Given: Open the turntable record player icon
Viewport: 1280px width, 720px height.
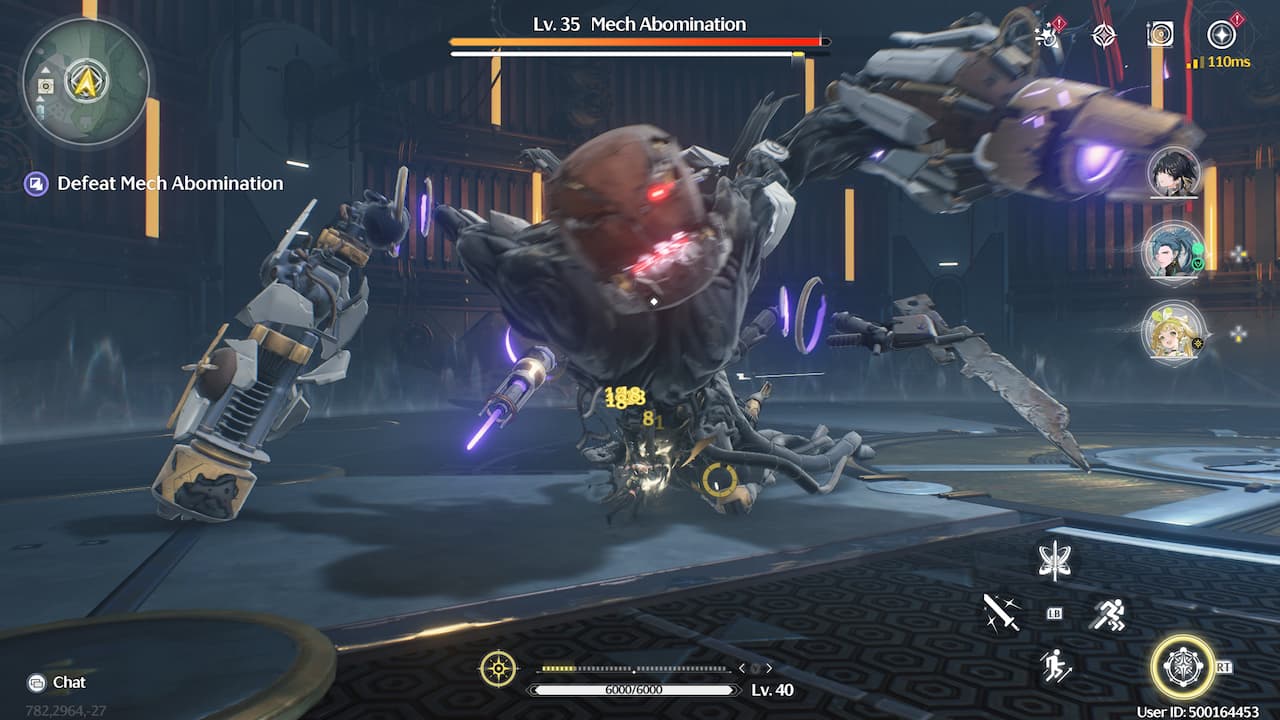Looking at the screenshot, I should (1160, 35).
